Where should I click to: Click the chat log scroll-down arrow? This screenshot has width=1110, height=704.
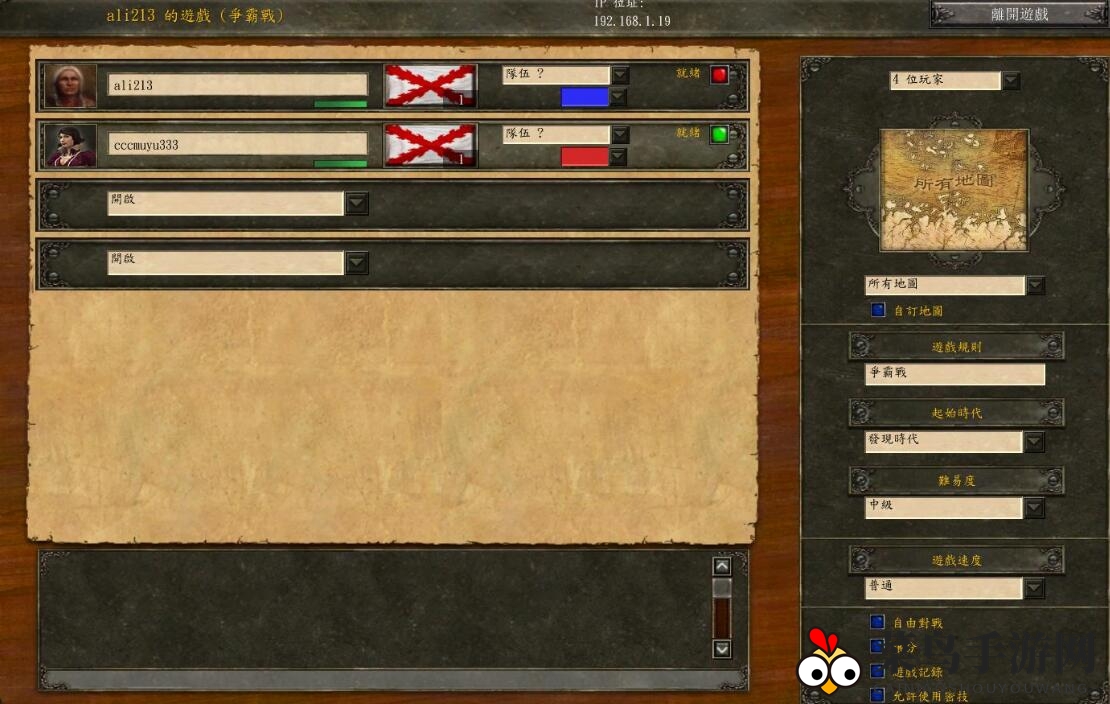point(722,649)
